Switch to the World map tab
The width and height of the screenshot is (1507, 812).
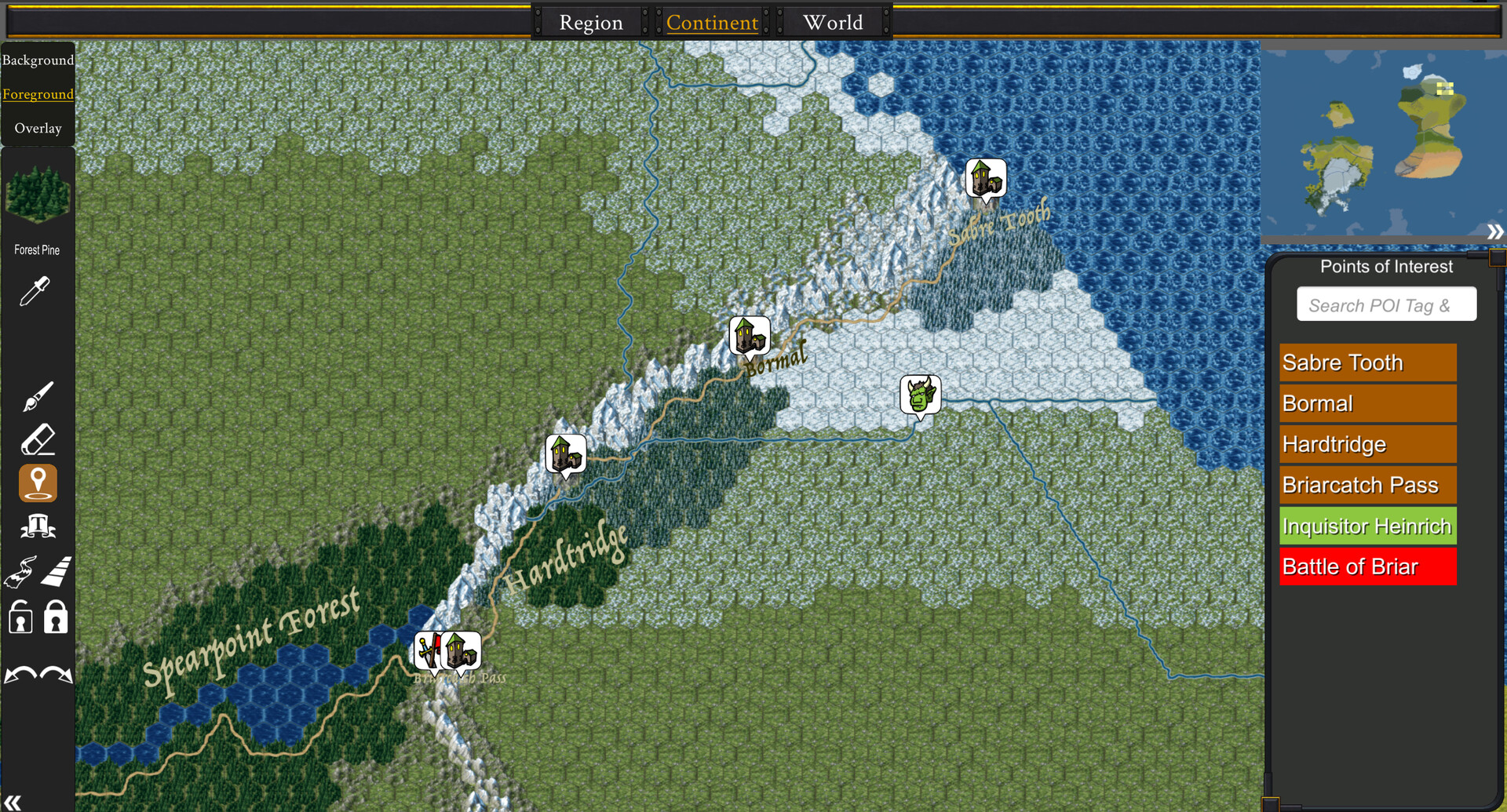pyautogui.click(x=832, y=23)
